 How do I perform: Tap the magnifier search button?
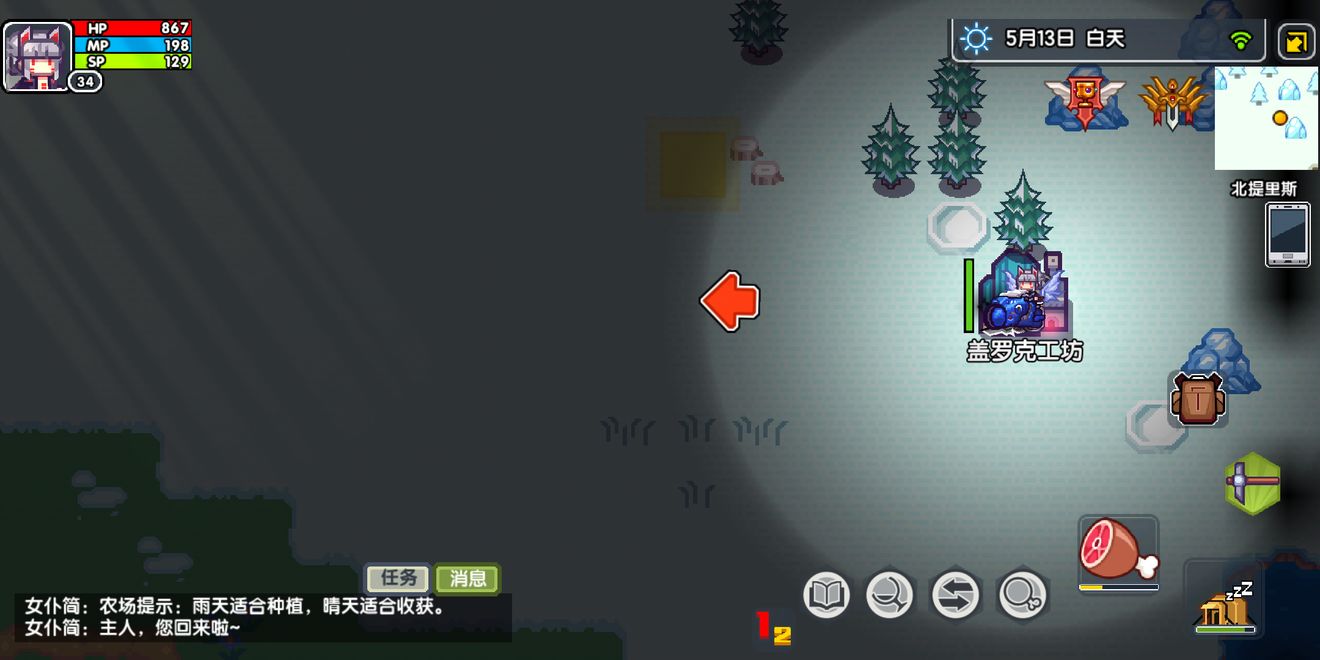(x=1022, y=596)
